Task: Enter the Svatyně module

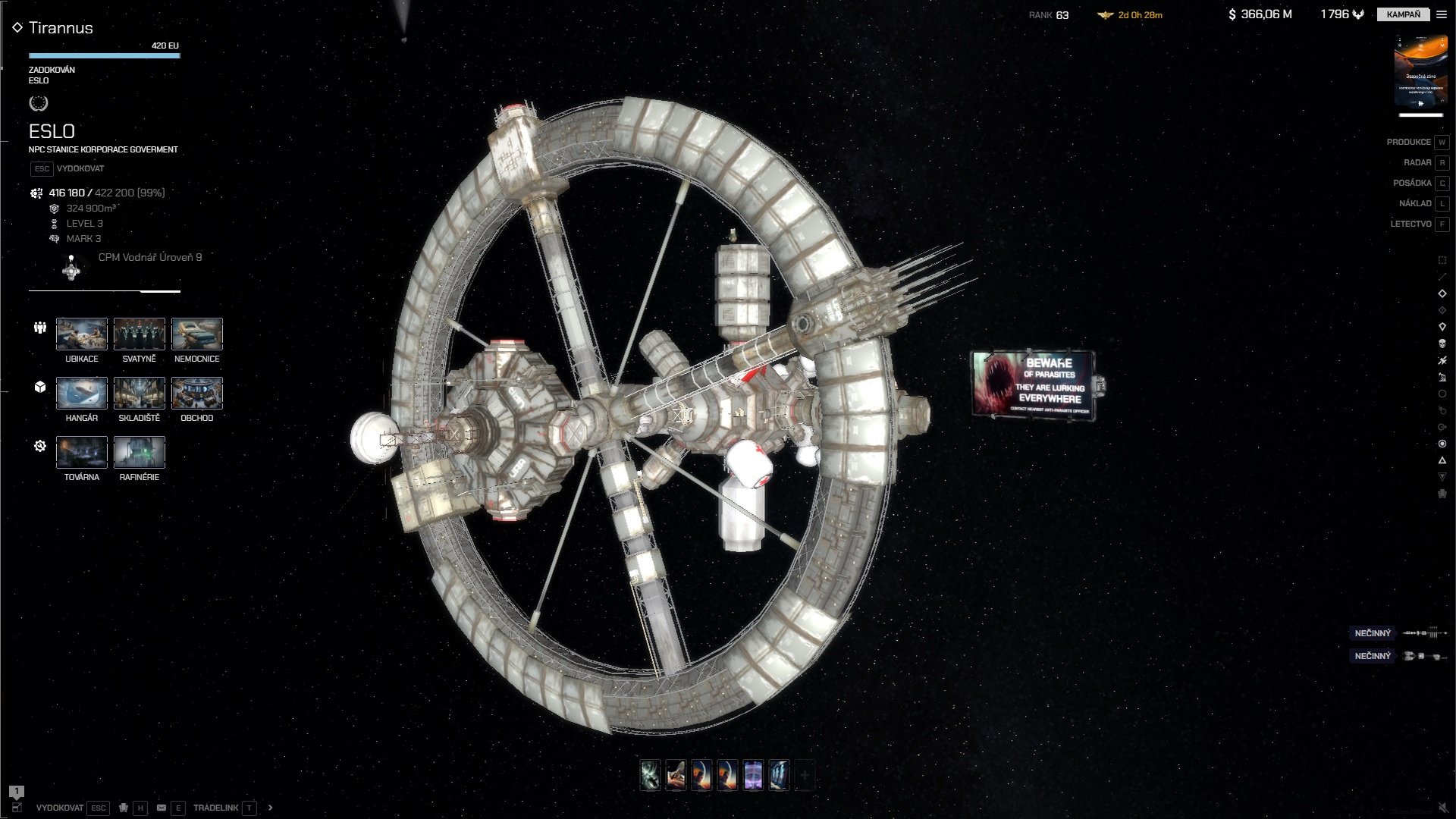Action: 140,334
